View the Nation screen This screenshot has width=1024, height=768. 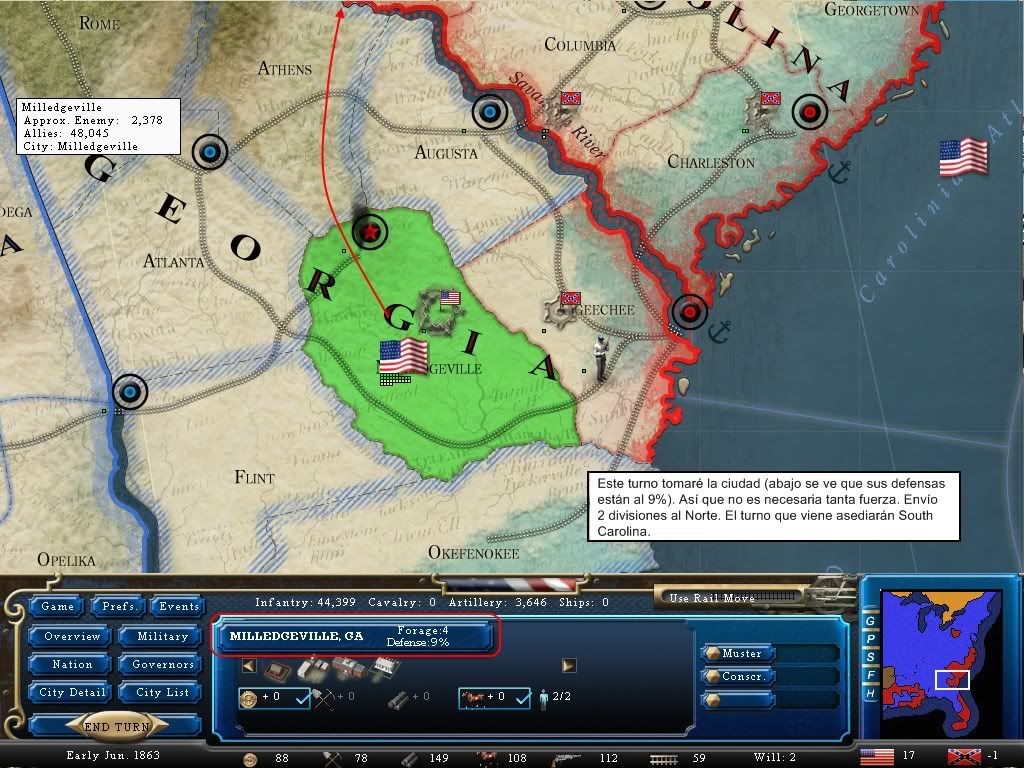coord(72,664)
